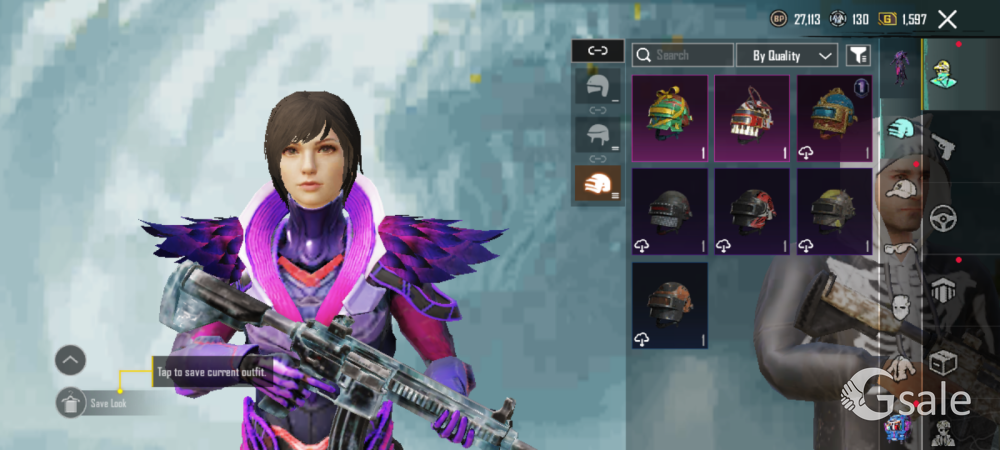Open the supply crate category
The image size is (1000, 450).
coord(943,363)
